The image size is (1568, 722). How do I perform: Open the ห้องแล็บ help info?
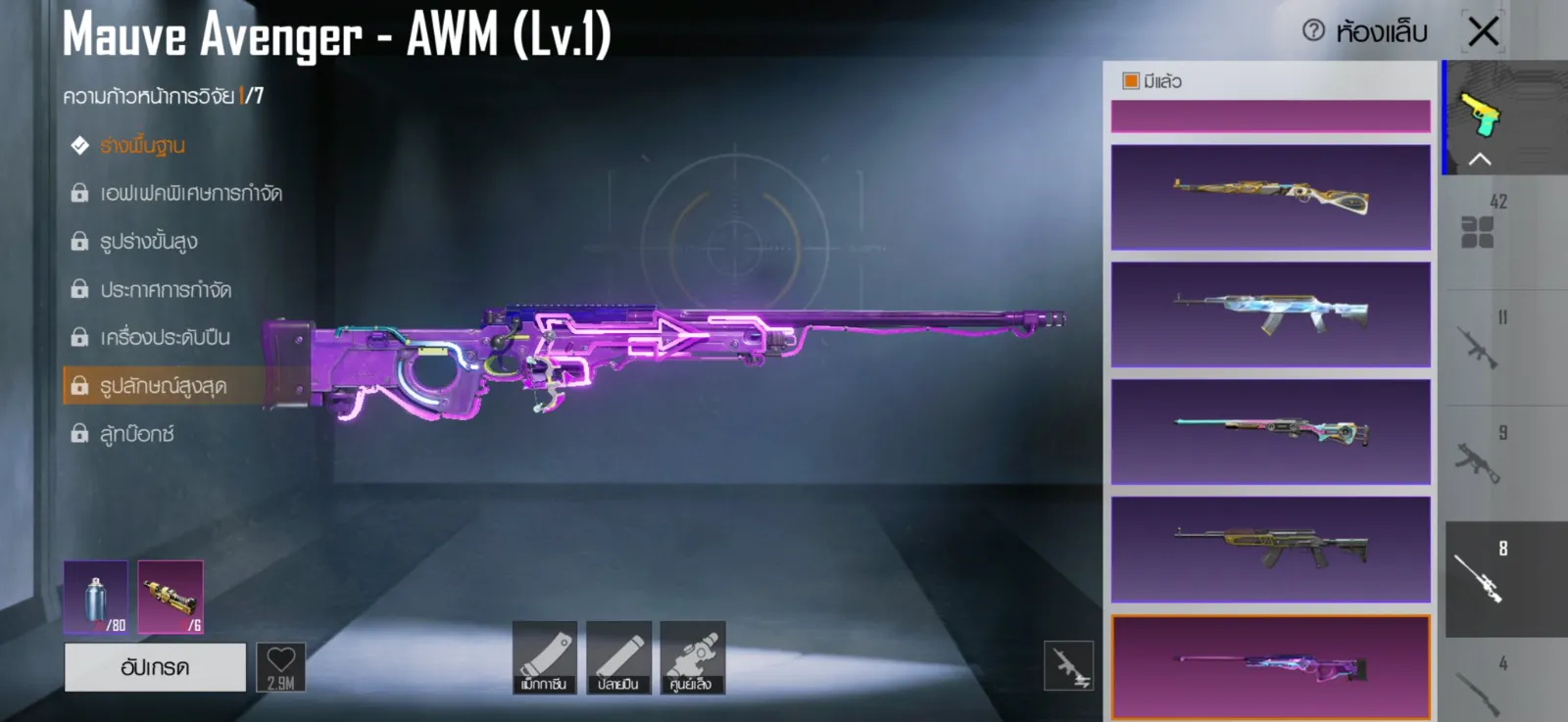(x=1313, y=31)
